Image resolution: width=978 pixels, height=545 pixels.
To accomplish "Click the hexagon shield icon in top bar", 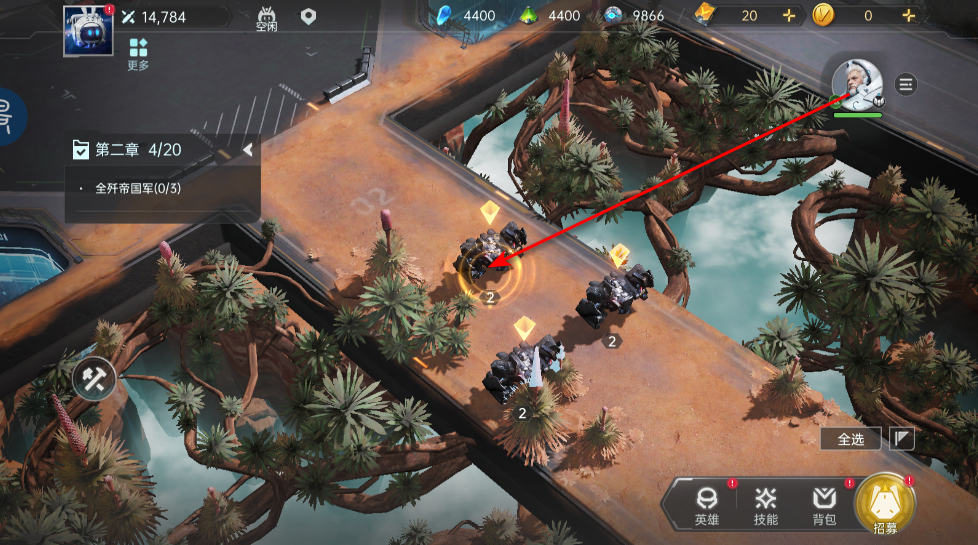I will 309,17.
